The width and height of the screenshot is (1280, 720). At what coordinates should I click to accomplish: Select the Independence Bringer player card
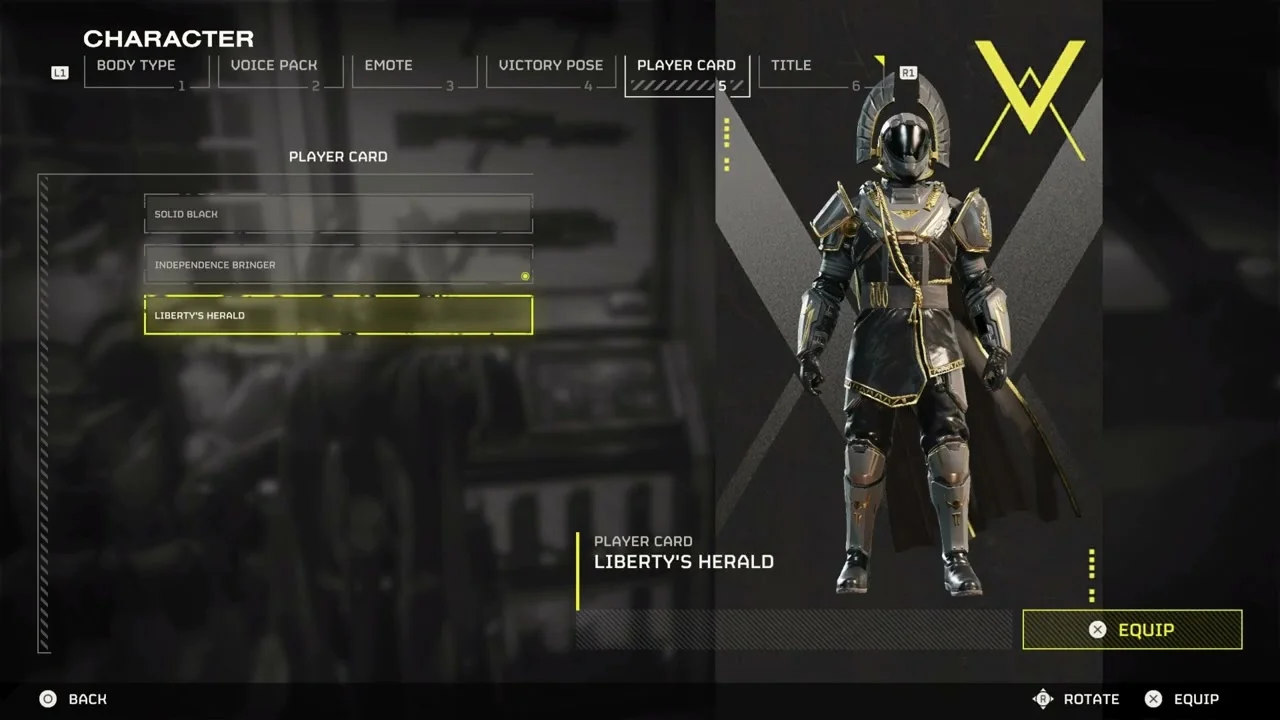(x=338, y=265)
